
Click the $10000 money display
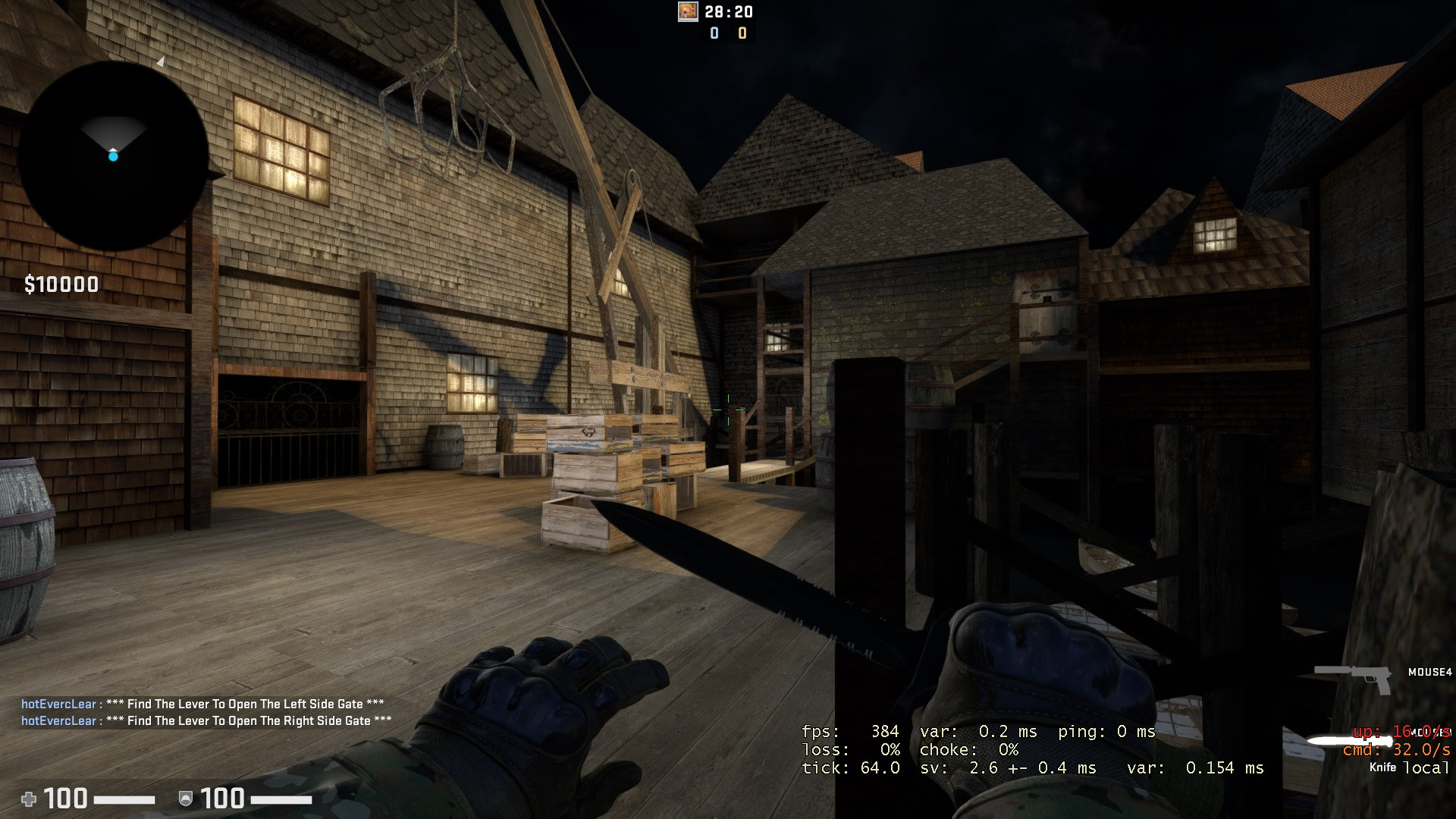(x=61, y=284)
